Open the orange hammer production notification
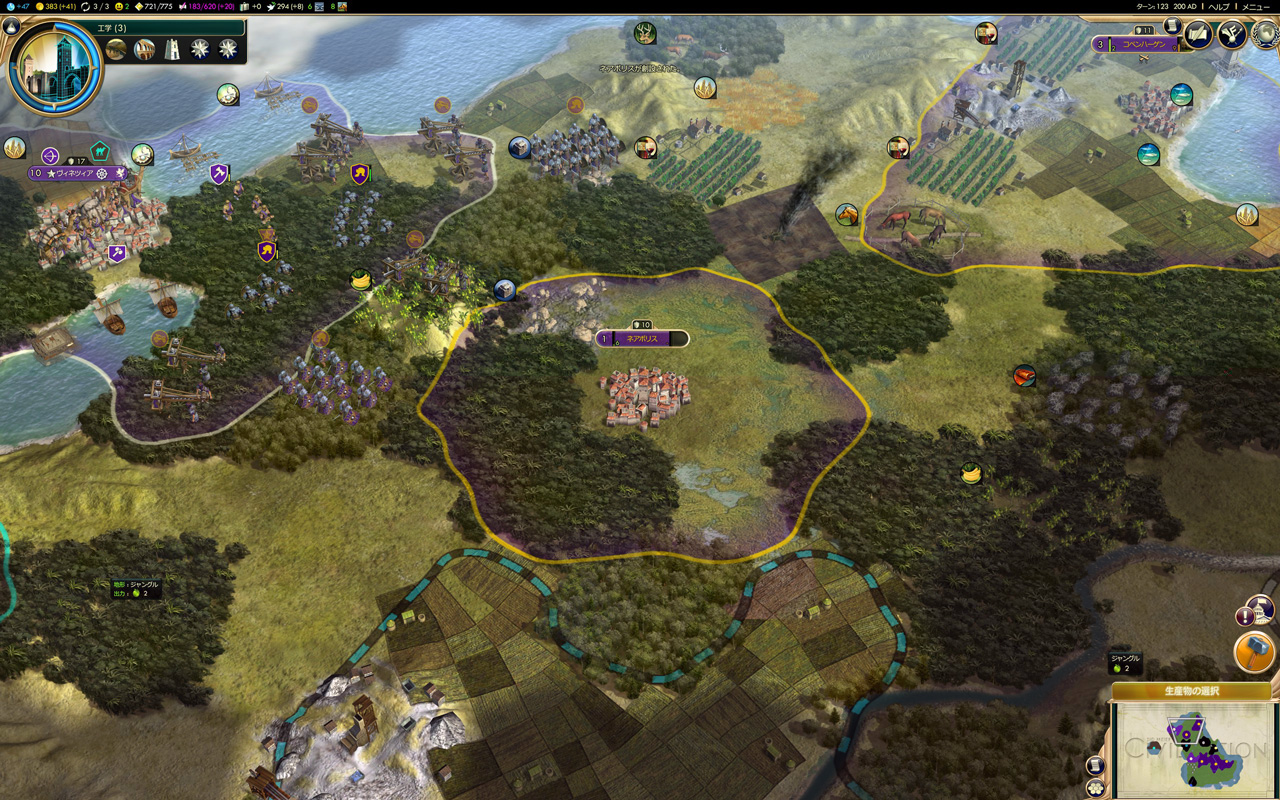Screen dimensions: 1280x800 point(1254,652)
